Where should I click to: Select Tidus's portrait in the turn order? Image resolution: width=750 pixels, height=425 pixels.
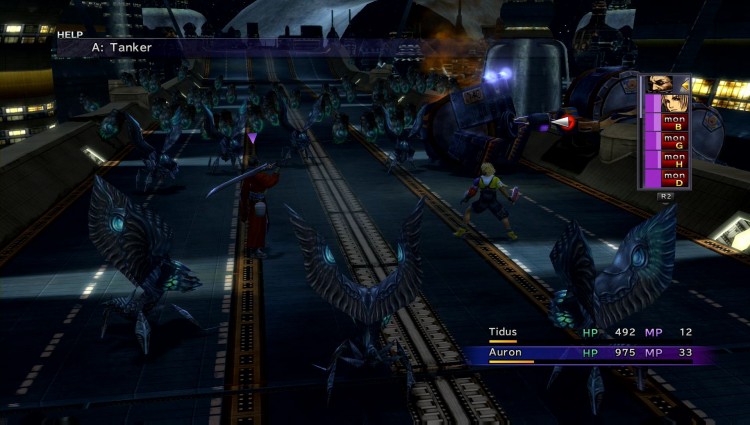(667, 104)
